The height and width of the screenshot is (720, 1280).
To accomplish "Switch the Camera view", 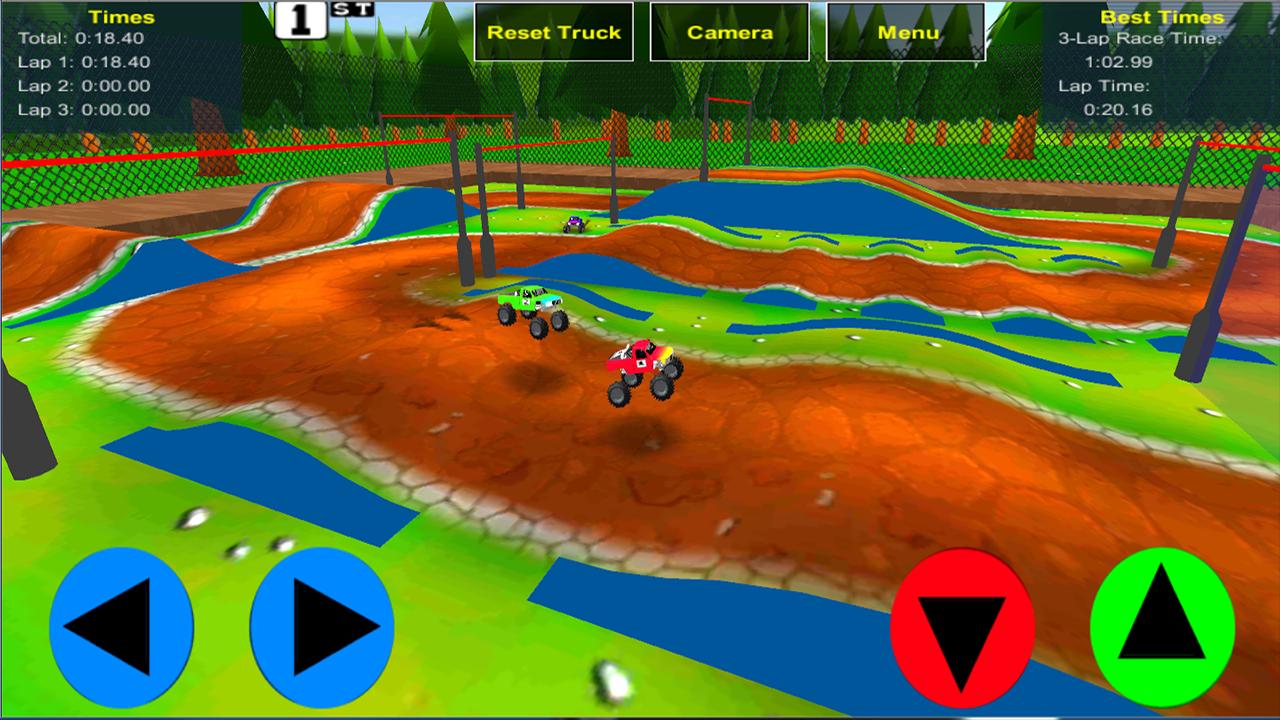I will pos(729,31).
